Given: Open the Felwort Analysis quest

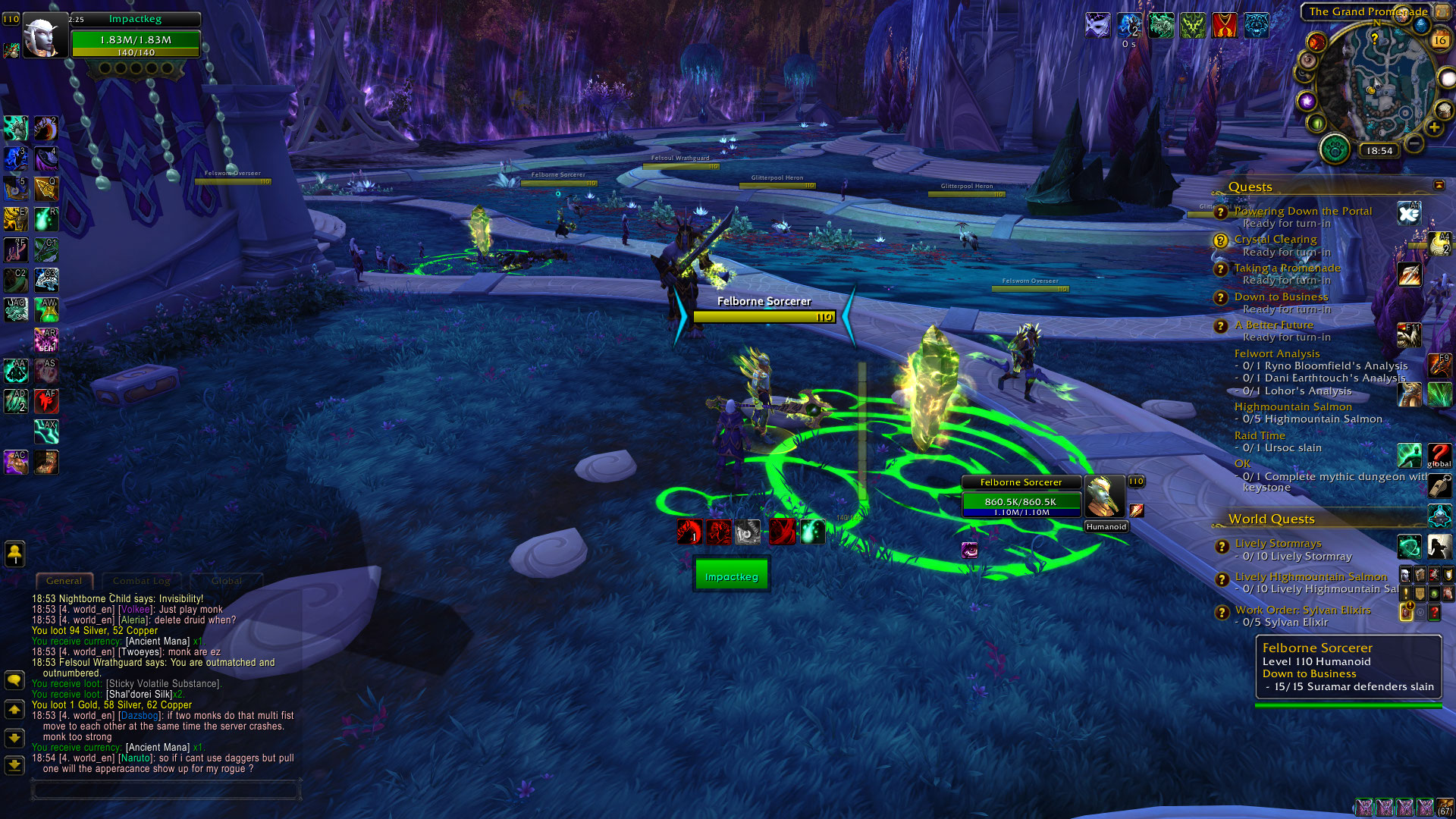Looking at the screenshot, I should 1276,354.
